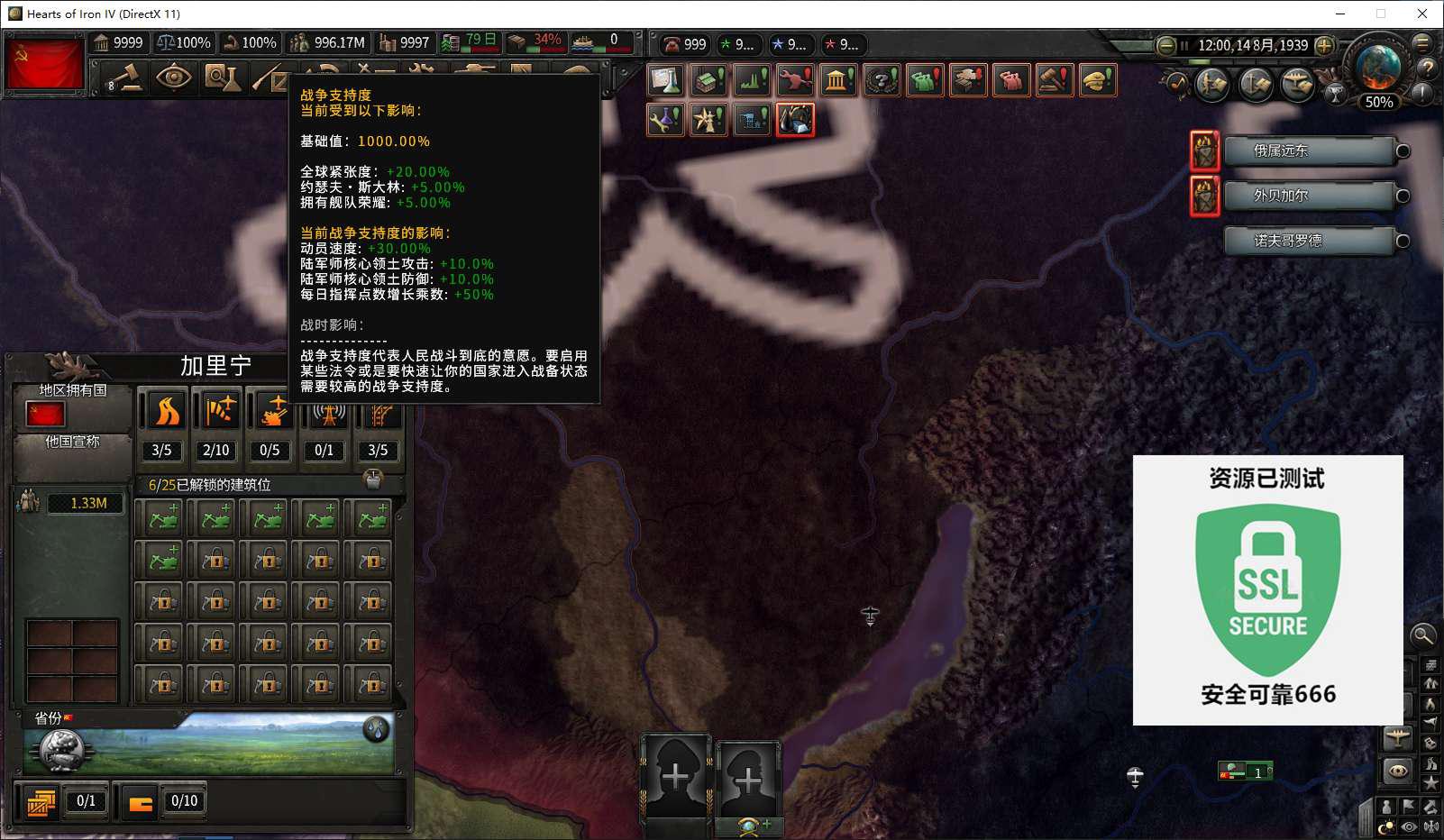The height and width of the screenshot is (840, 1444).
Task: Open the decisions gavel menu
Action: [126, 78]
